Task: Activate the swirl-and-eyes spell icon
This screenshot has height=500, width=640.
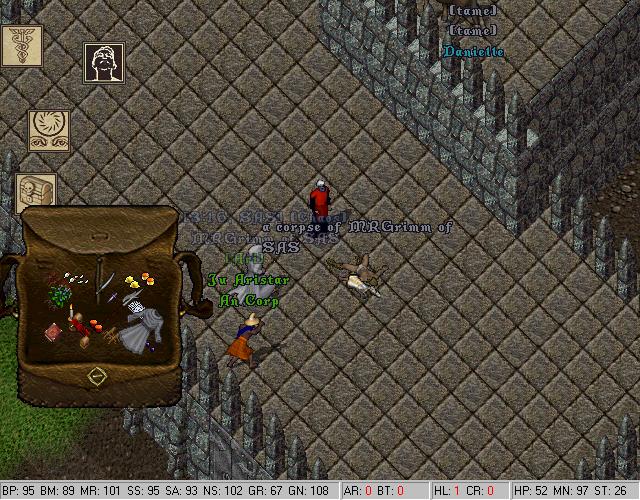Action: tap(47, 132)
